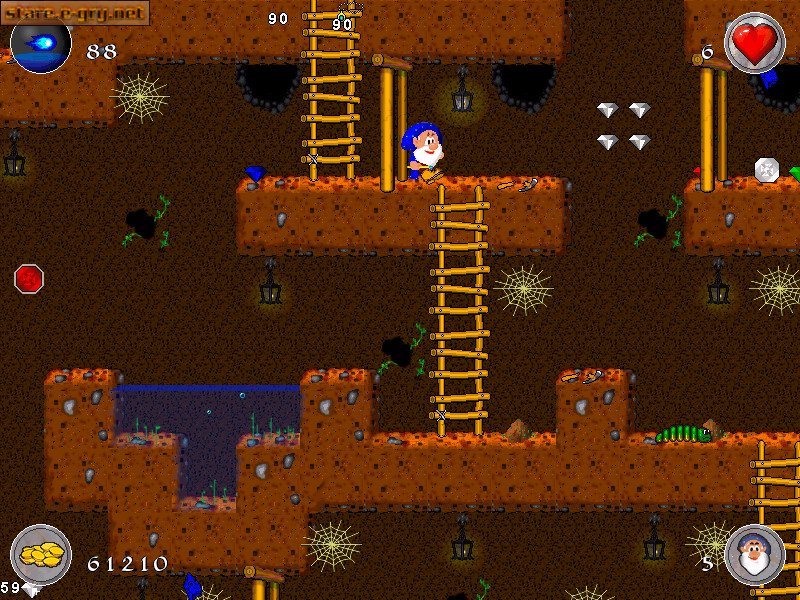Select the dwarf face portrait icon
The width and height of the screenshot is (800, 600).
[x=754, y=554]
